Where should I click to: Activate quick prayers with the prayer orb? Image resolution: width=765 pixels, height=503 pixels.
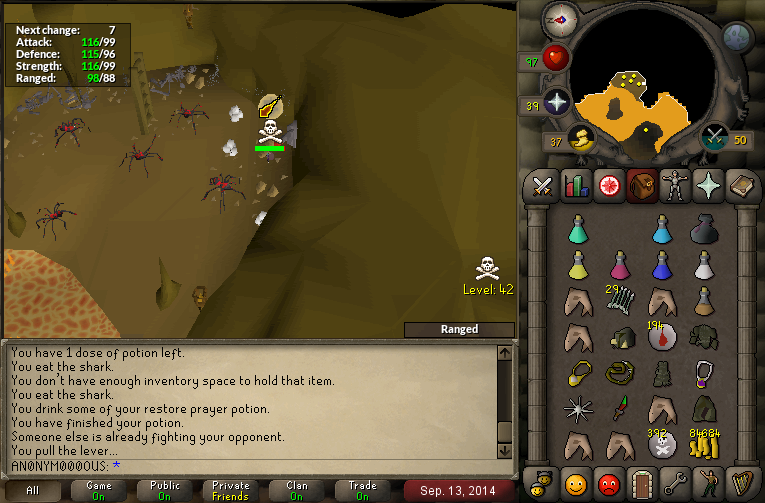point(556,102)
